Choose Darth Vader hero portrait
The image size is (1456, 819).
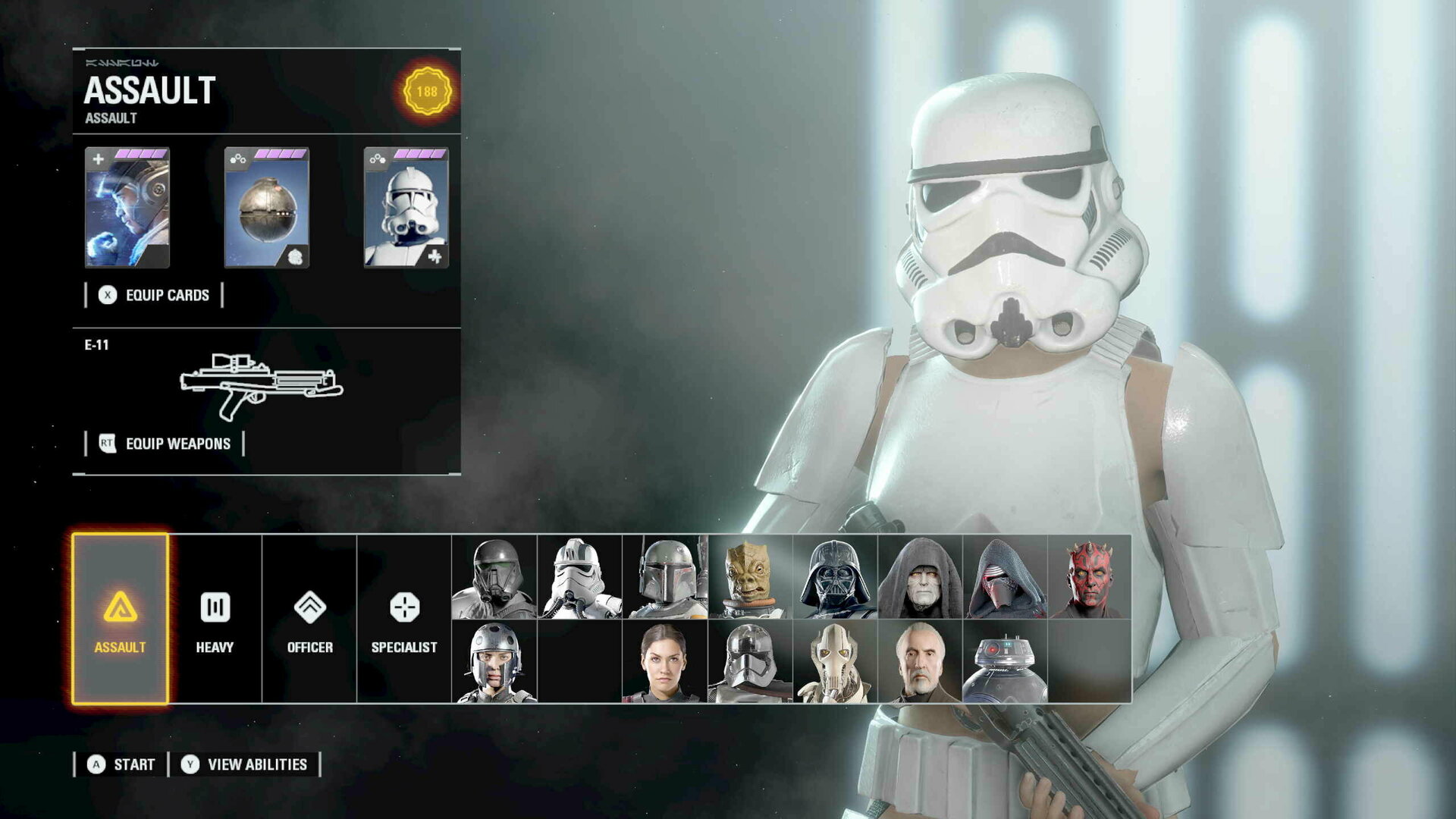[835, 577]
